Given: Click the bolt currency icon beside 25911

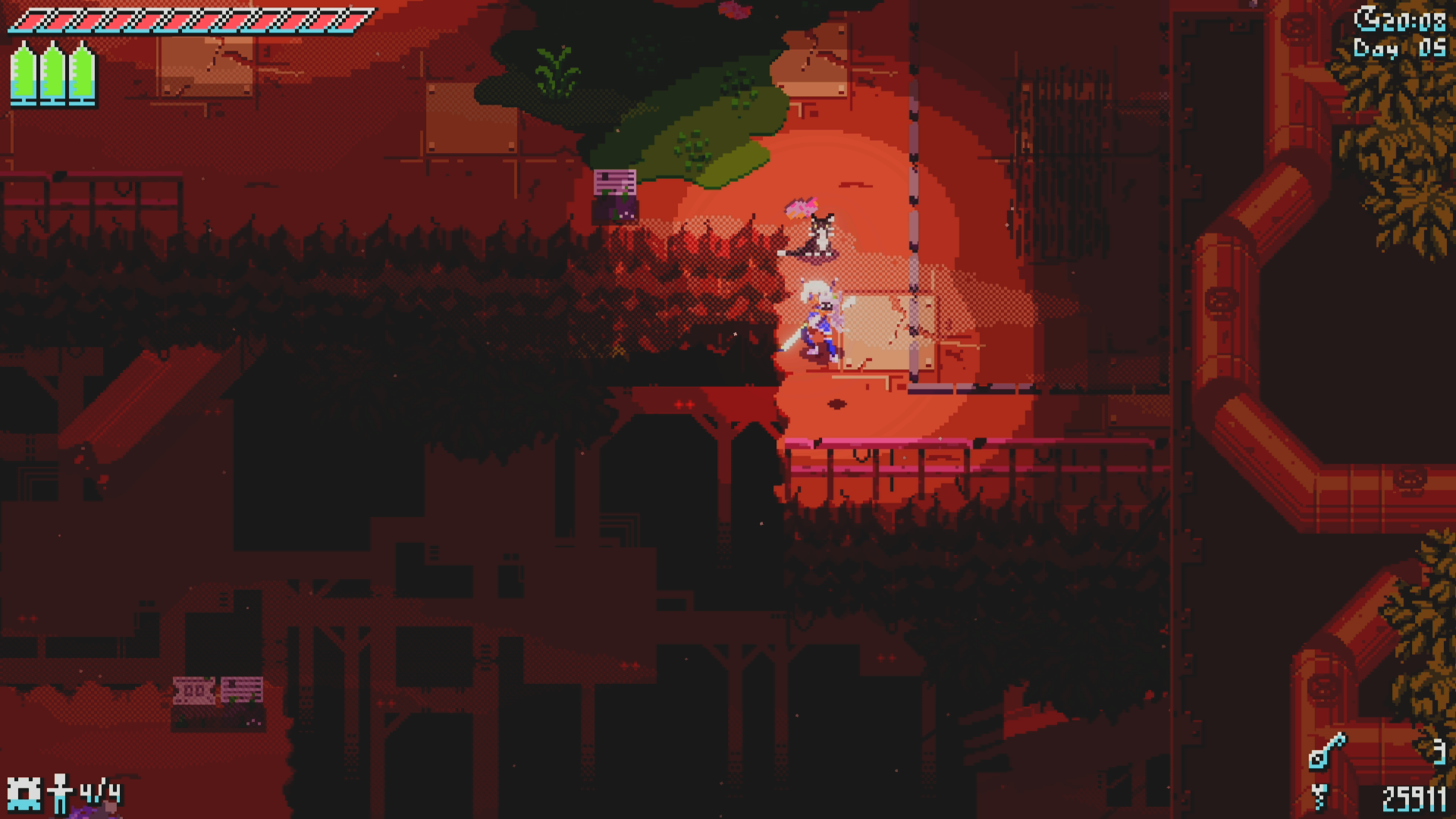Looking at the screenshot, I should [x=1319, y=797].
